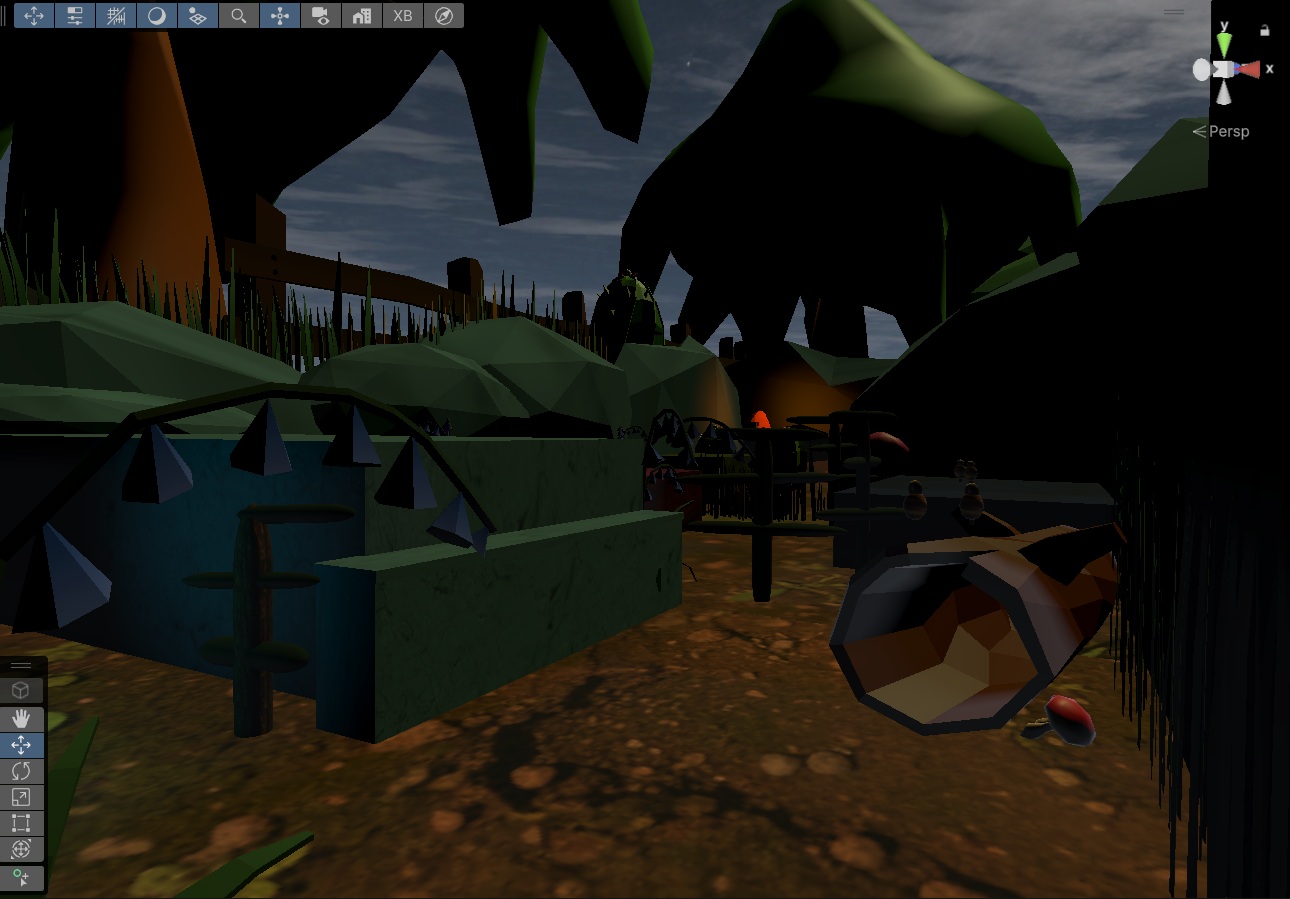
Task: Select the Rotate tool
Action: [20, 770]
